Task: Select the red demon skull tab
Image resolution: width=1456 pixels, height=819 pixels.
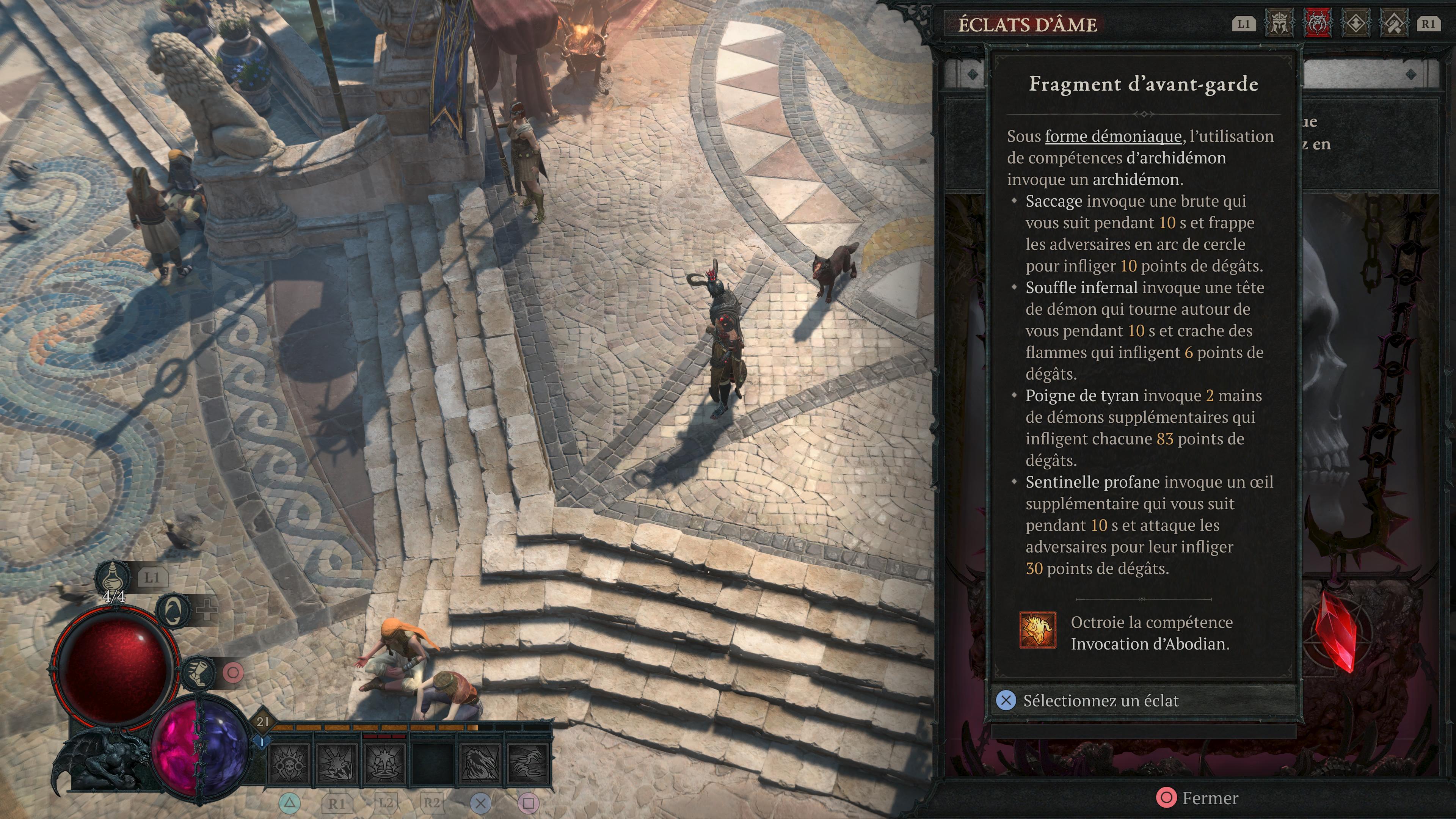Action: click(1318, 24)
